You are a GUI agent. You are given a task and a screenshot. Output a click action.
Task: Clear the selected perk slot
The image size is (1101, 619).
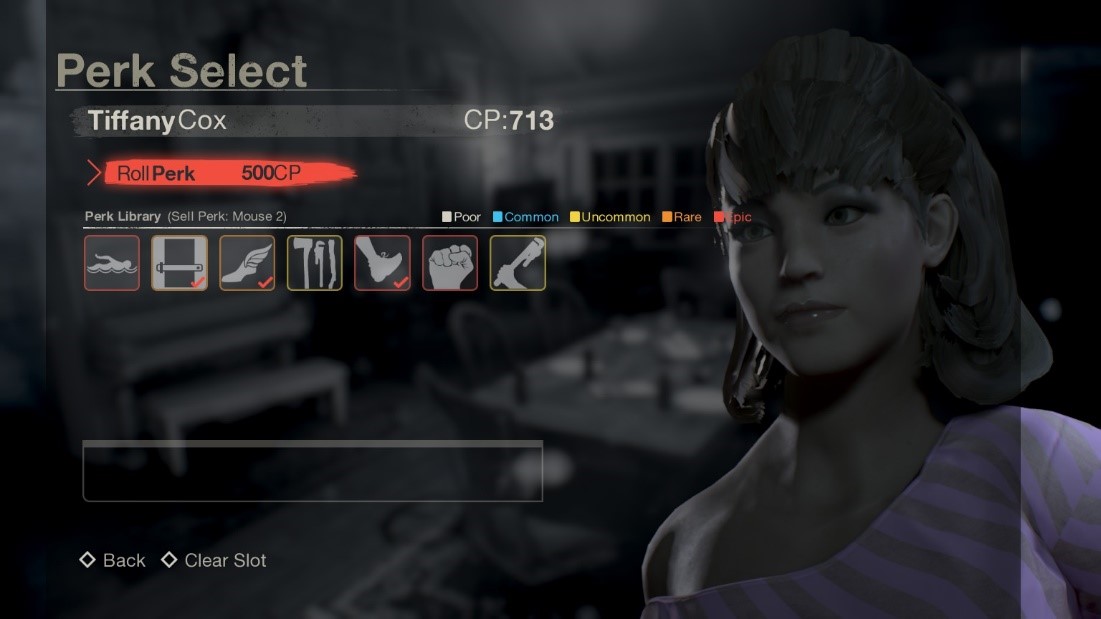[x=214, y=561]
